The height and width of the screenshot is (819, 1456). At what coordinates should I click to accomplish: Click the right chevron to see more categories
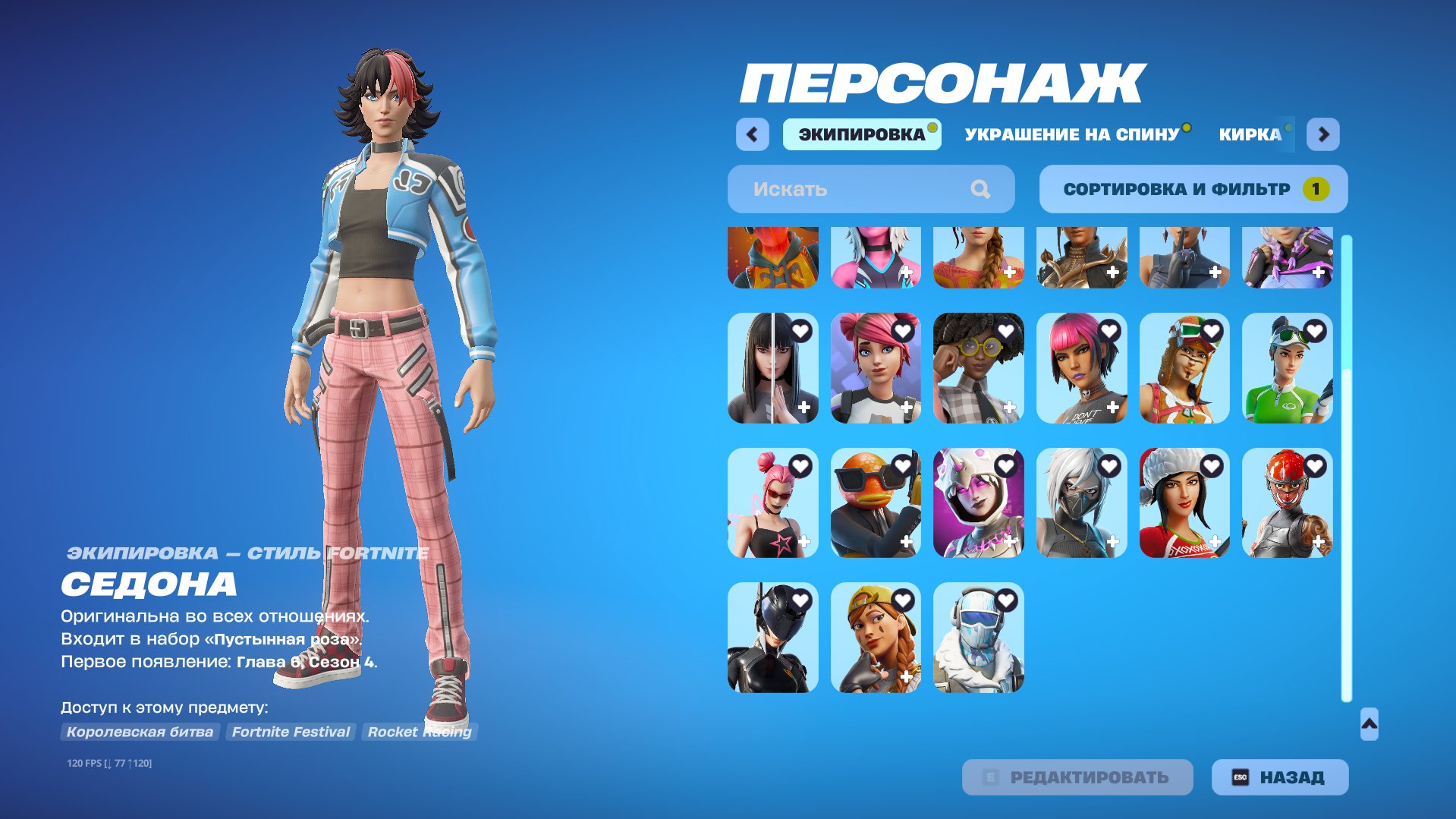tap(1324, 134)
